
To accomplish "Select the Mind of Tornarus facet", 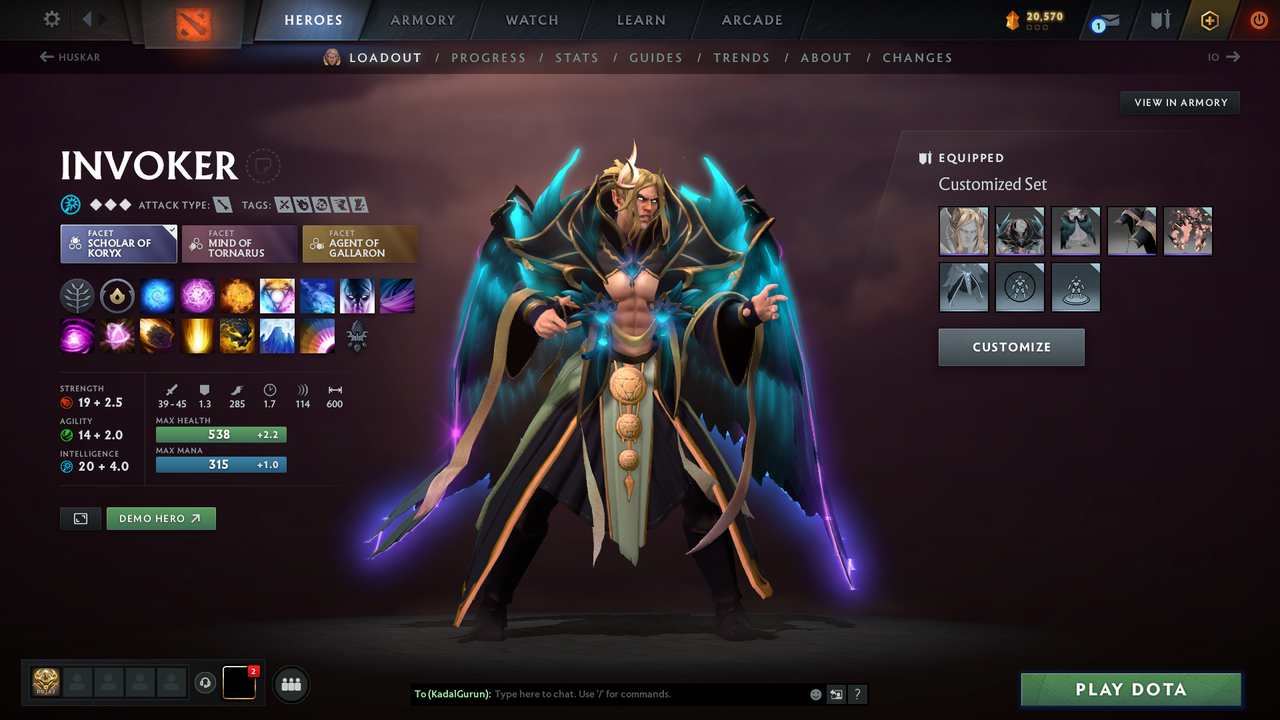I will (239, 243).
